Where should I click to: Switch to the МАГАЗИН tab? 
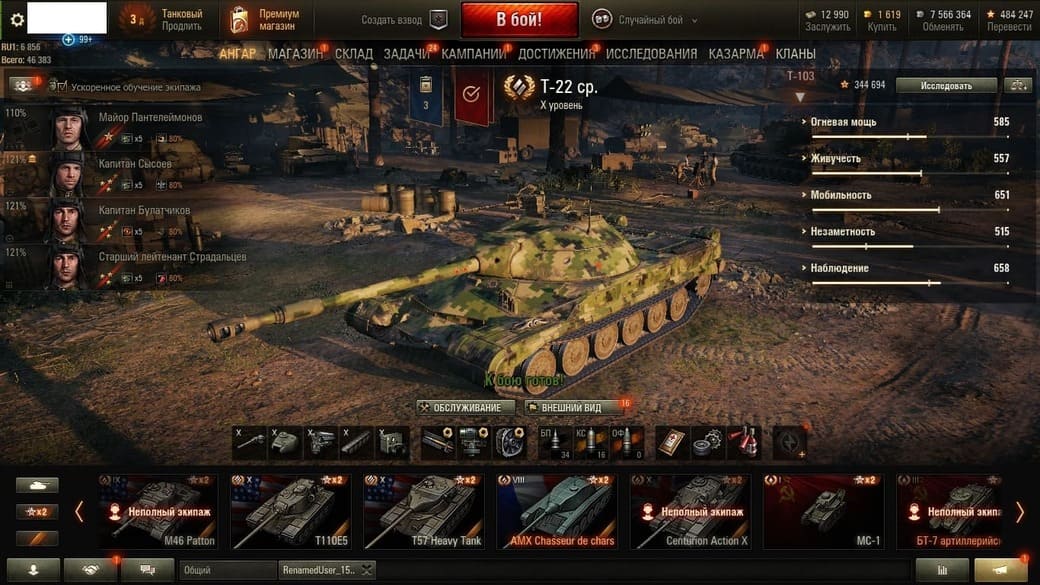(x=295, y=53)
